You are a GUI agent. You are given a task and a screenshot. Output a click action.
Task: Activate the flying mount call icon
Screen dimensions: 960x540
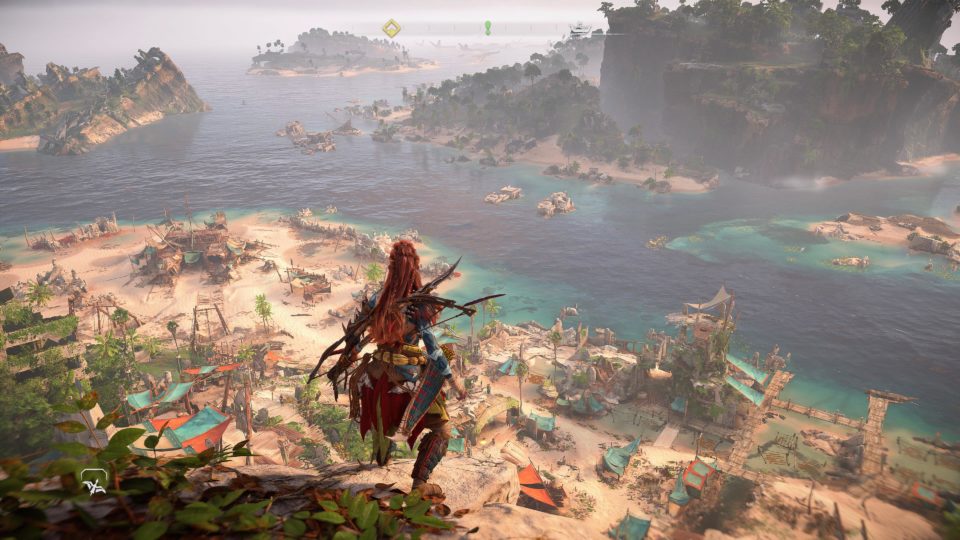tap(94, 481)
